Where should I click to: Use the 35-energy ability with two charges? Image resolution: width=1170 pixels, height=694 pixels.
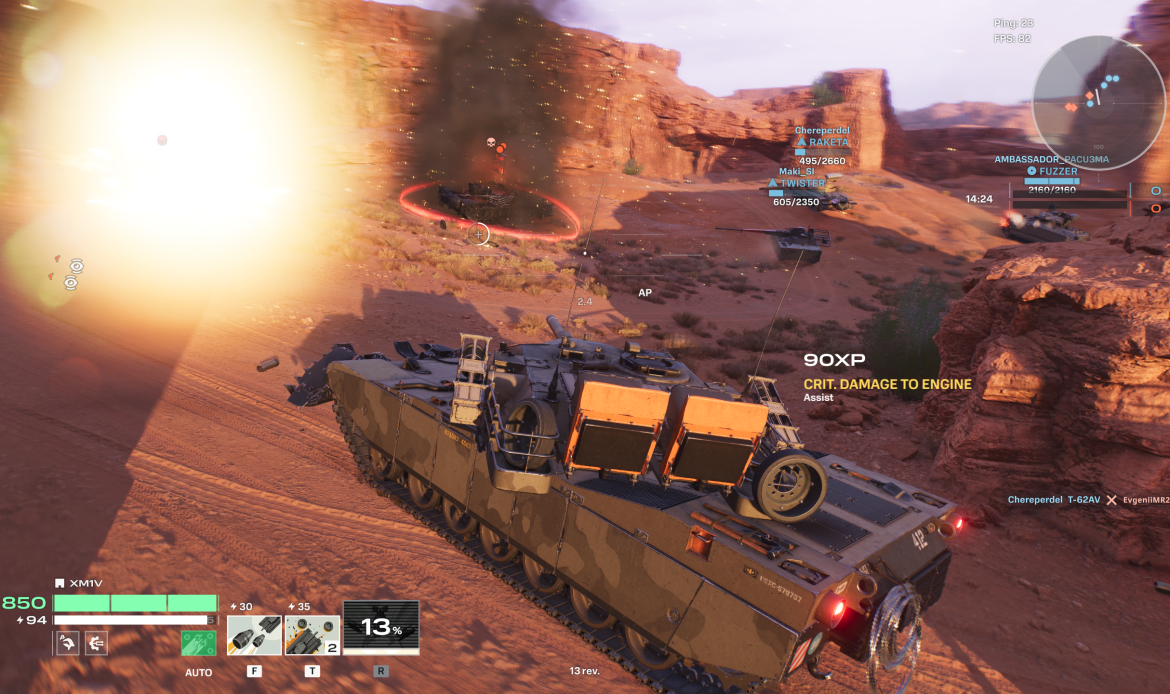pos(312,635)
